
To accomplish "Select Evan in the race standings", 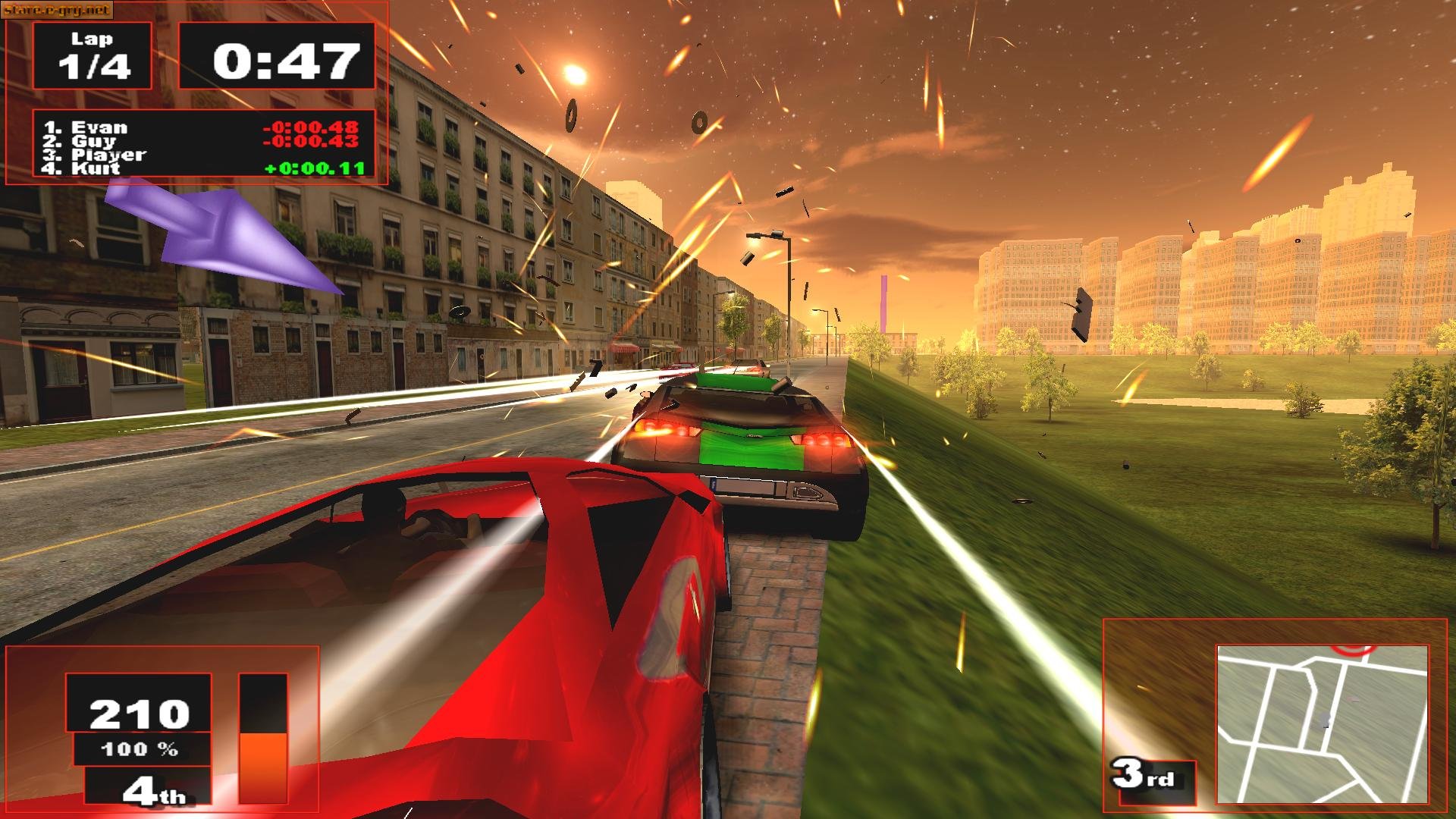I will tap(99, 127).
